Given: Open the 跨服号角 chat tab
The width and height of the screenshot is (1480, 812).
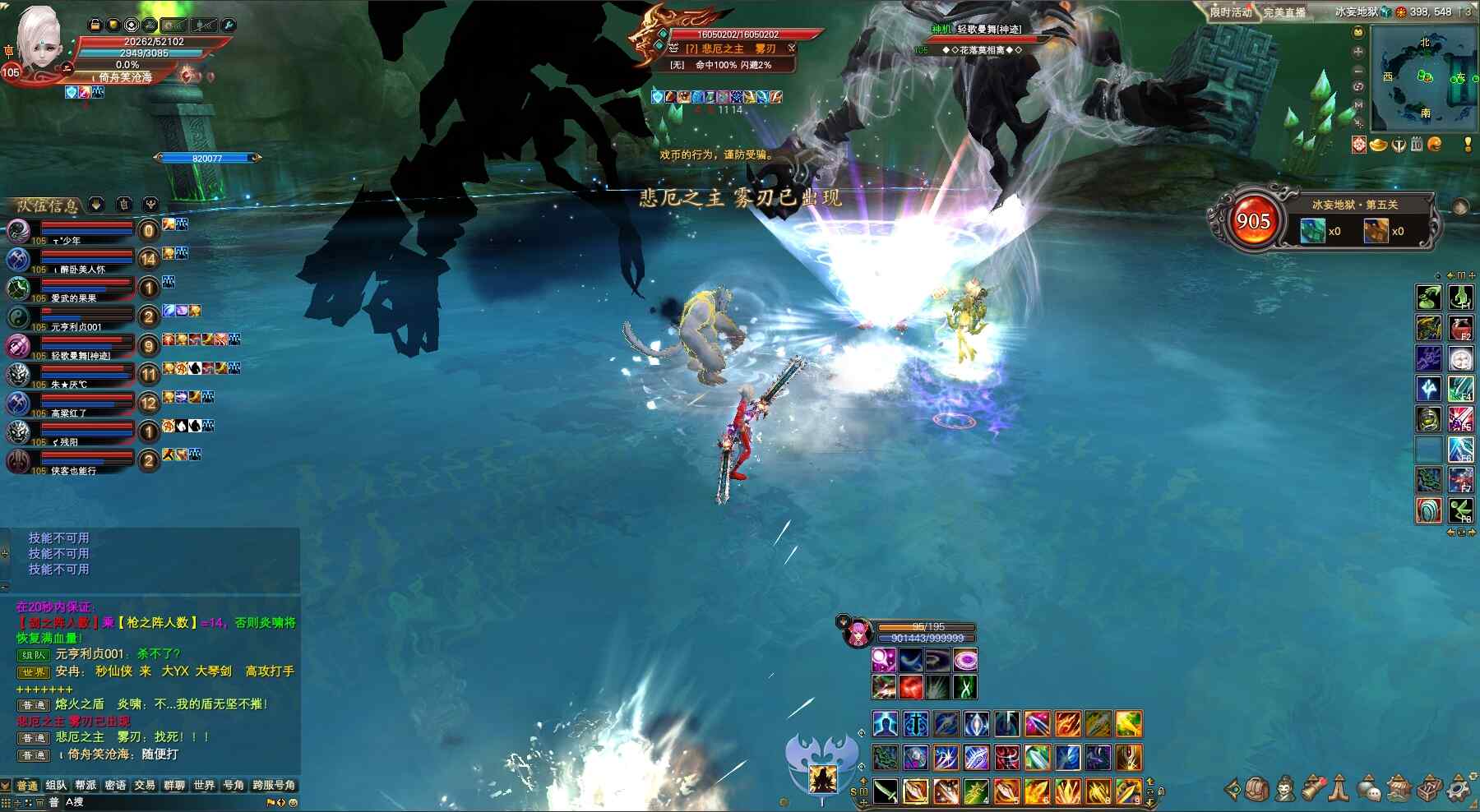Looking at the screenshot, I should coord(274,786).
